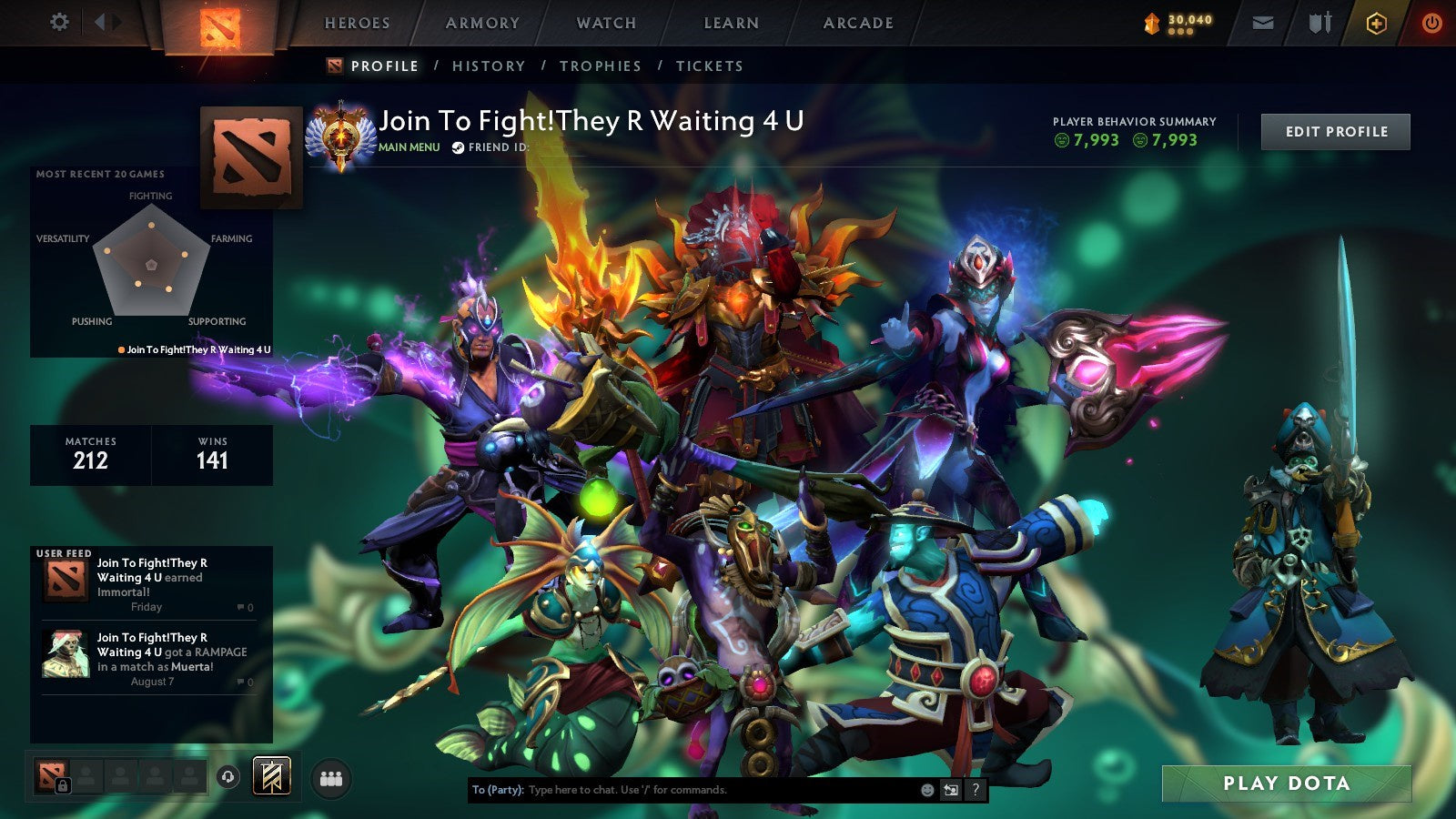Open the friends list people icon
1456x819 pixels.
[x=332, y=780]
